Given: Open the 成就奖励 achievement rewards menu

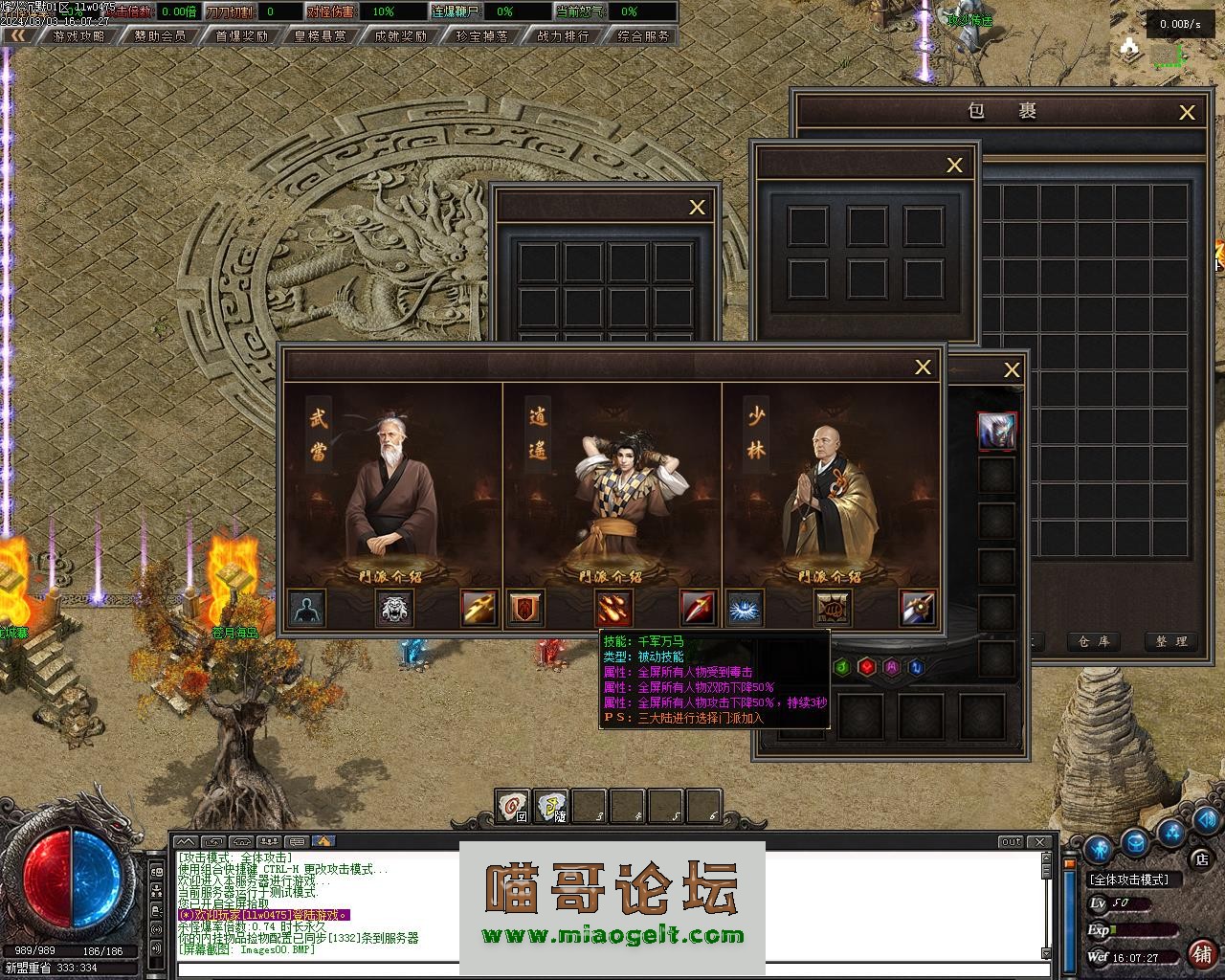Looking at the screenshot, I should pyautogui.click(x=401, y=35).
